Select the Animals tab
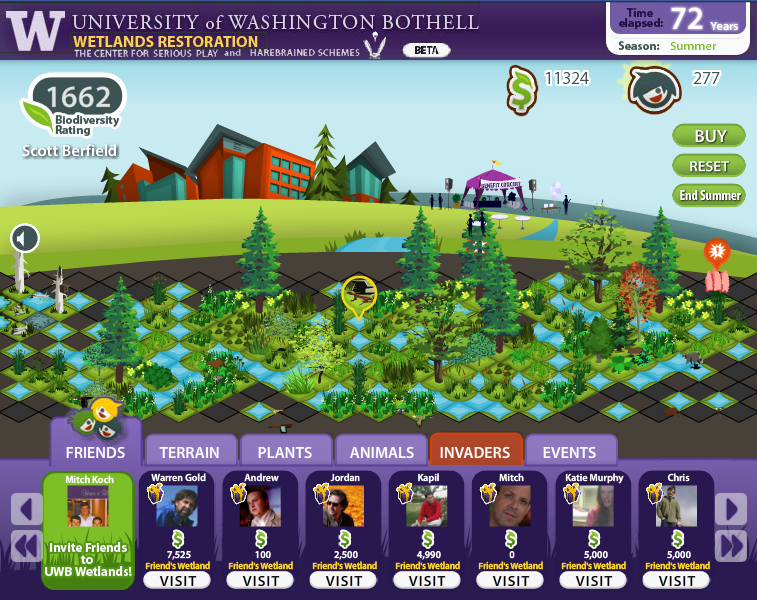Viewport: 757px width, 600px height. pos(381,452)
